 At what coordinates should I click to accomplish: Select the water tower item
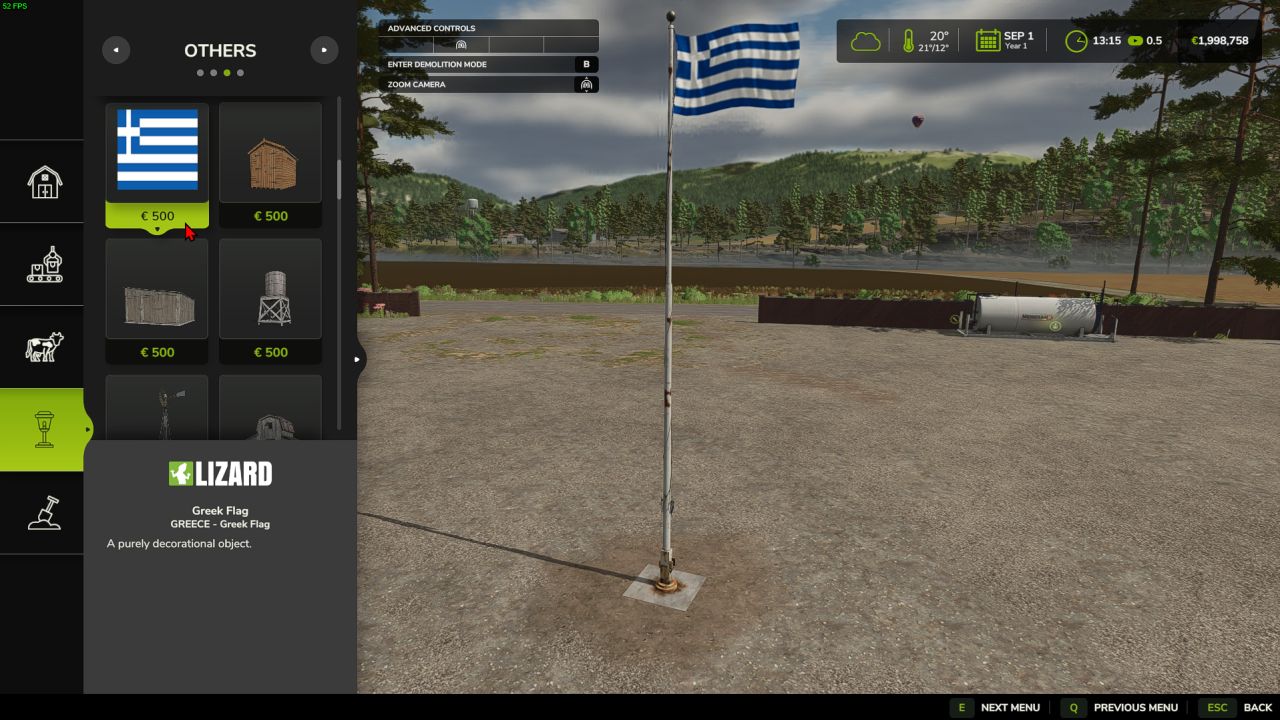270,290
